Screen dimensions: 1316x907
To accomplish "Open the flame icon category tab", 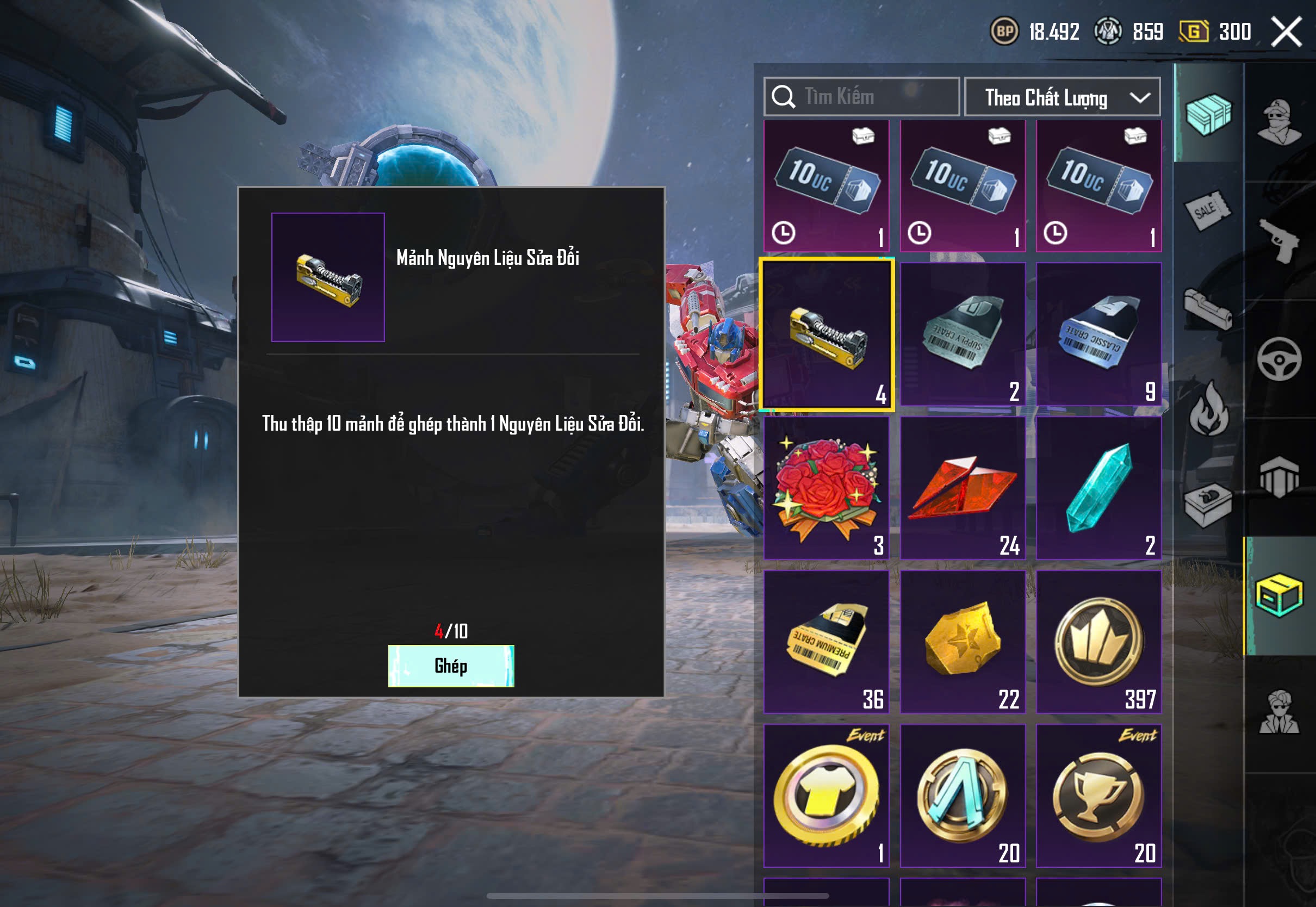I will 1209,409.
